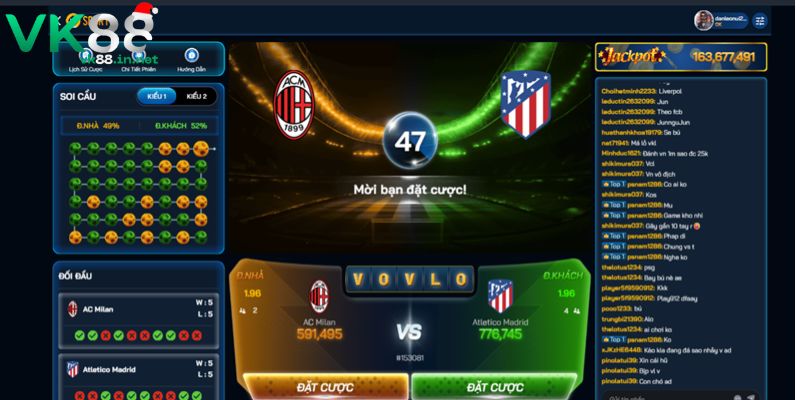The image size is (800, 400).
Task: Open Lịch Sử Cược bet history
Action: [86, 61]
